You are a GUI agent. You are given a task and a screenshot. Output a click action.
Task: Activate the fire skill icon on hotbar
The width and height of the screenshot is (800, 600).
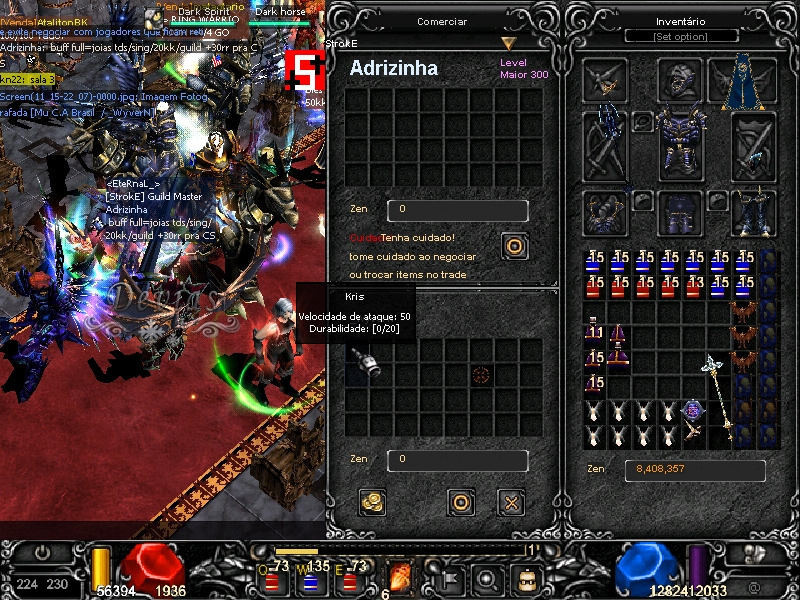(x=400, y=577)
